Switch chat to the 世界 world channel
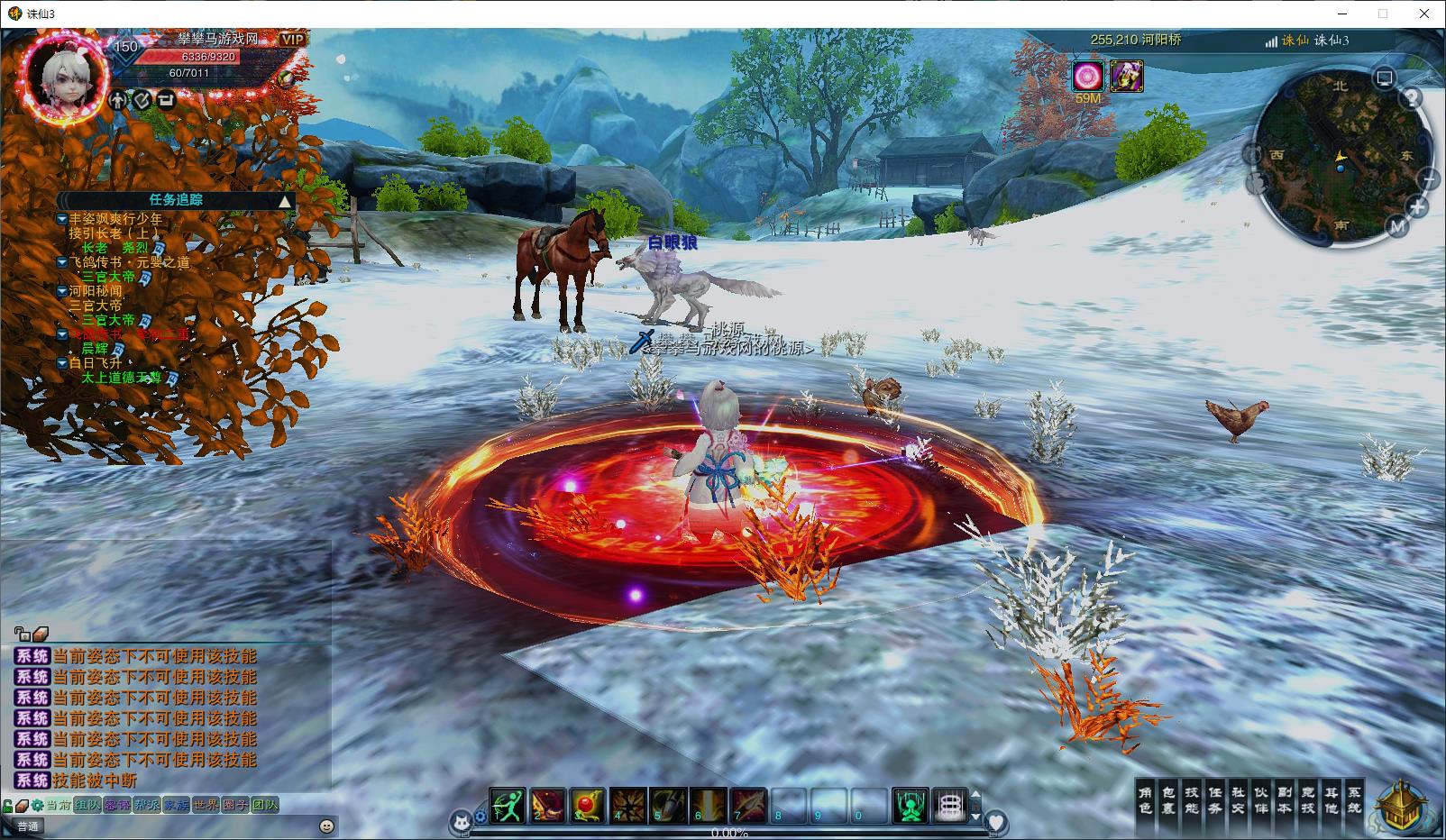1446x840 pixels. [x=206, y=805]
